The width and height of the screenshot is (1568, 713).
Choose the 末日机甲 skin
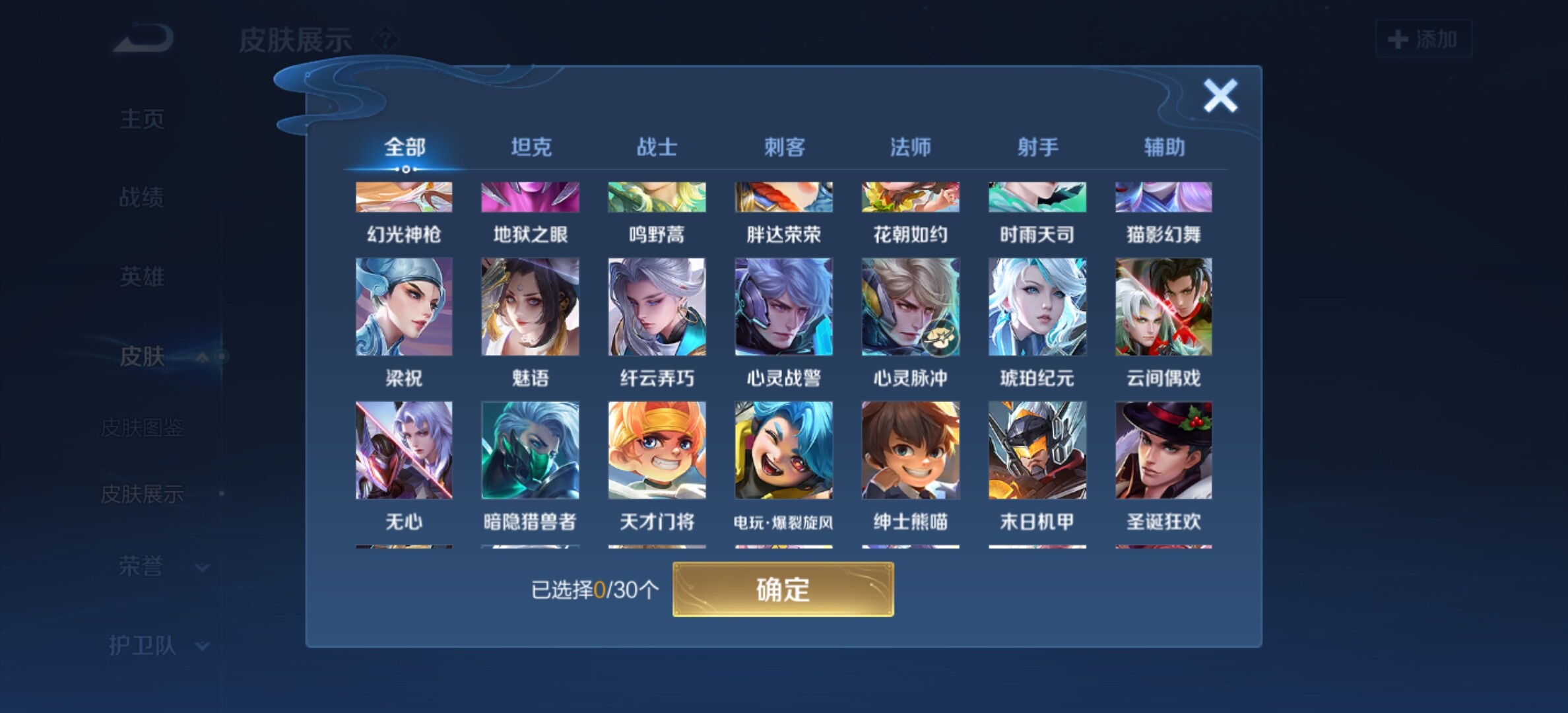pos(1037,450)
